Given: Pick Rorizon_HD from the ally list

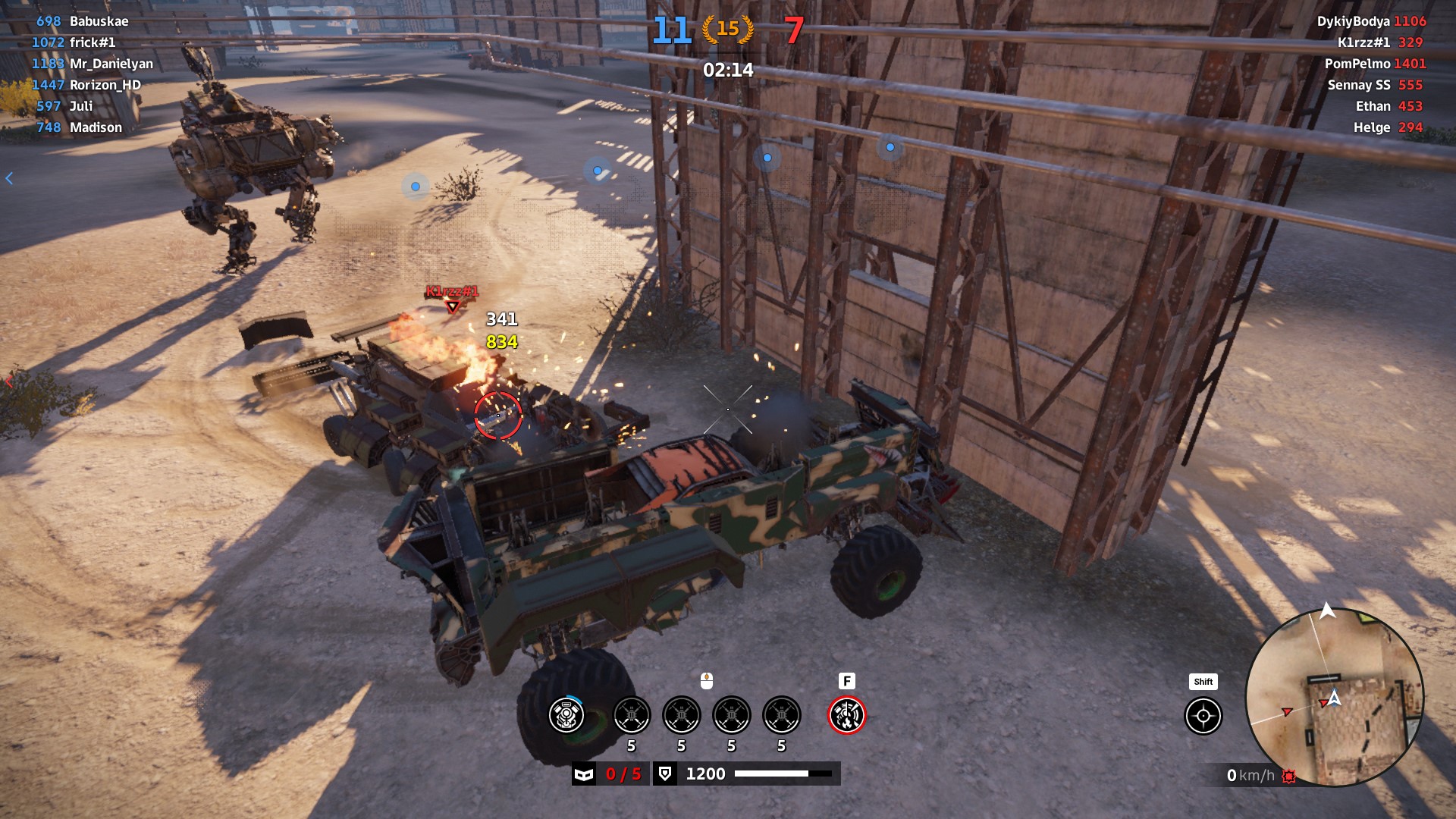Looking at the screenshot, I should (x=105, y=85).
